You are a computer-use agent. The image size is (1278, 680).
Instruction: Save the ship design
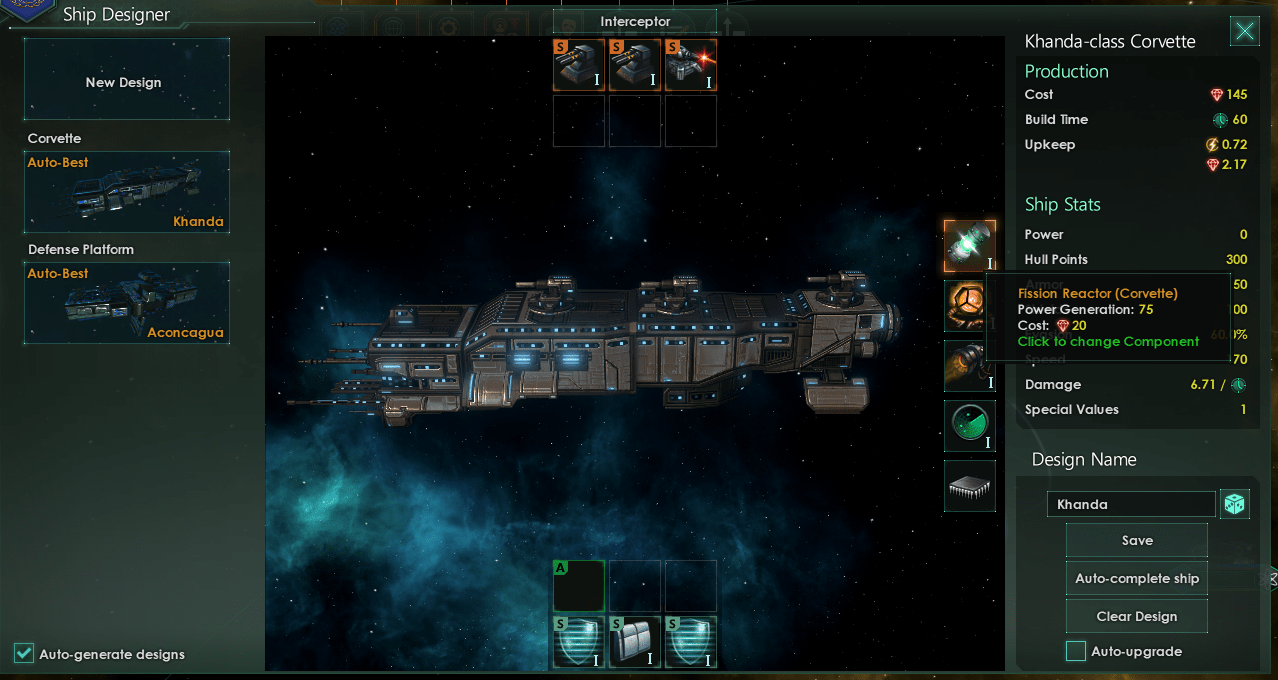coord(1137,540)
